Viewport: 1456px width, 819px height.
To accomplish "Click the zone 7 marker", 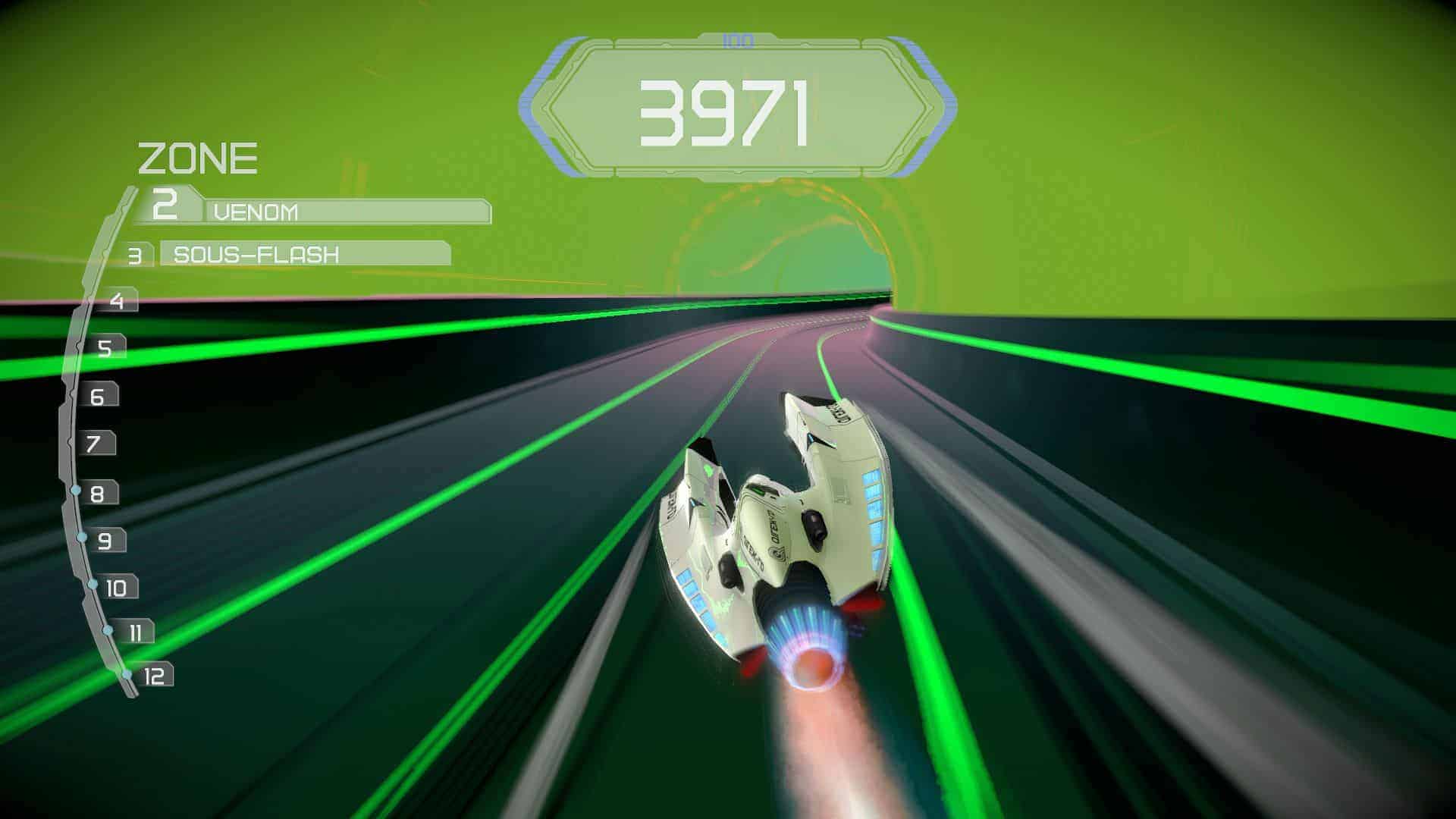I will tap(94, 444).
